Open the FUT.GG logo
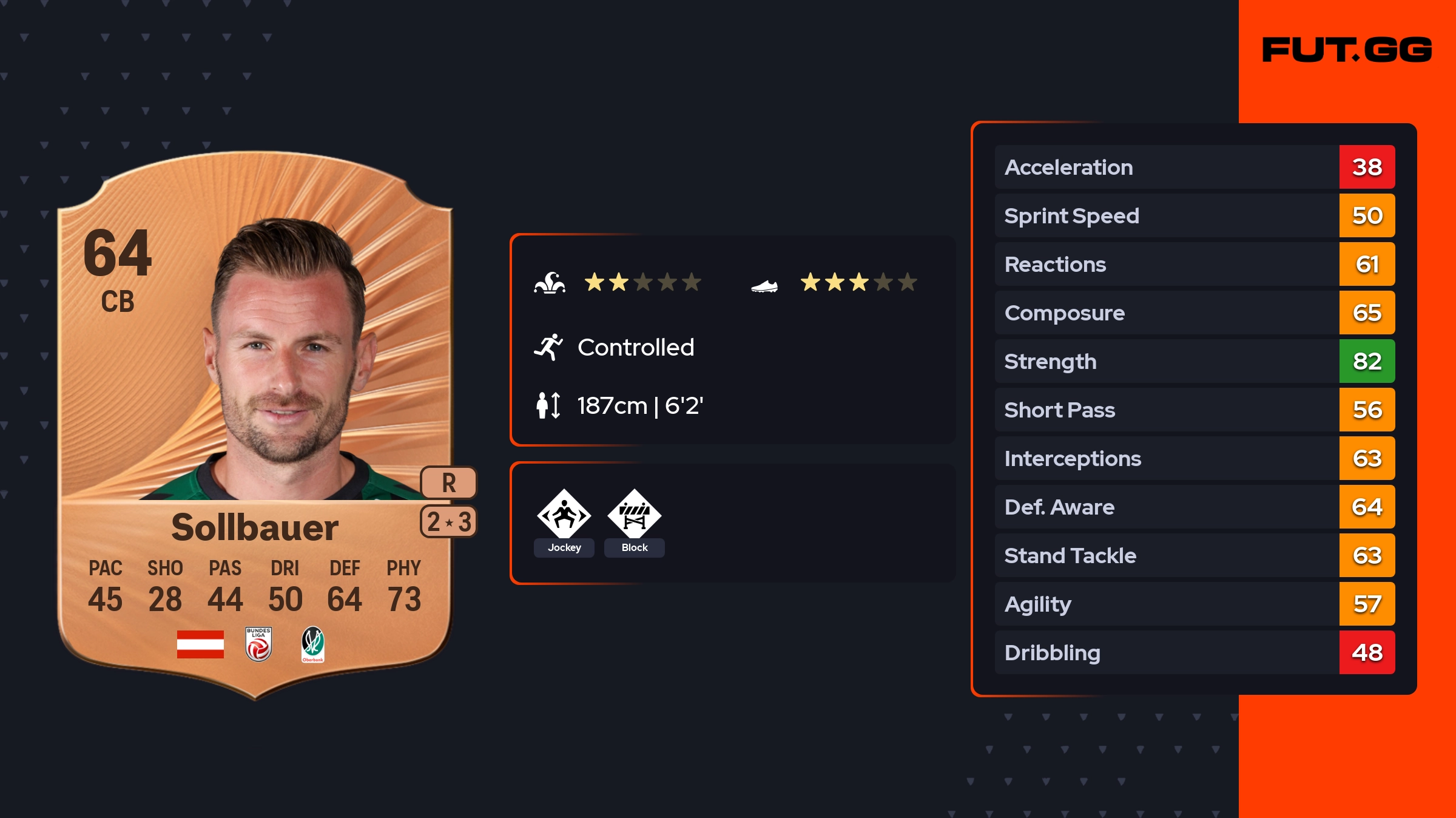Image resolution: width=1456 pixels, height=818 pixels. [x=1347, y=50]
